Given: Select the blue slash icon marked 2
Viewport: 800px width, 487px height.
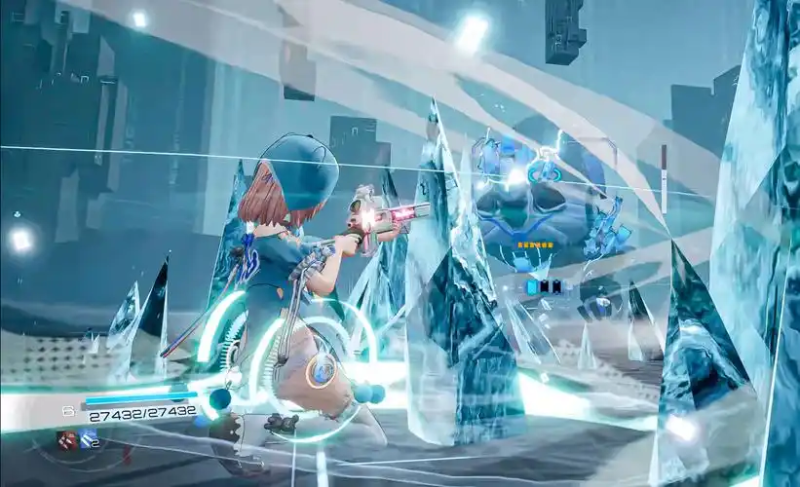Looking at the screenshot, I should pos(89,439).
